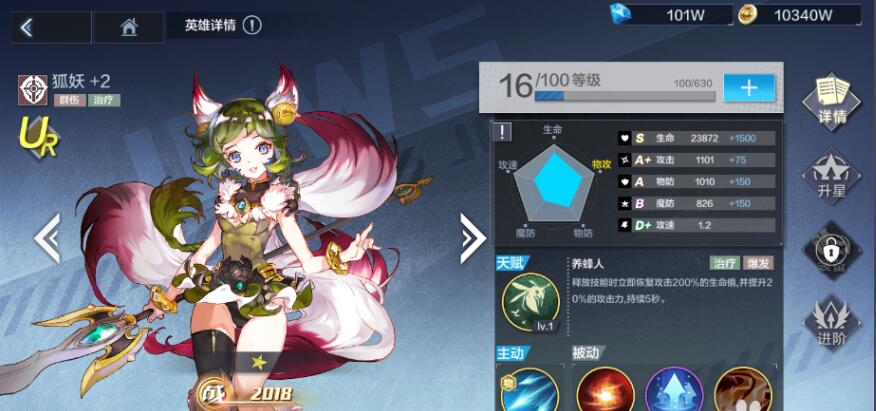Show the next hero with right arrow

[472, 238]
